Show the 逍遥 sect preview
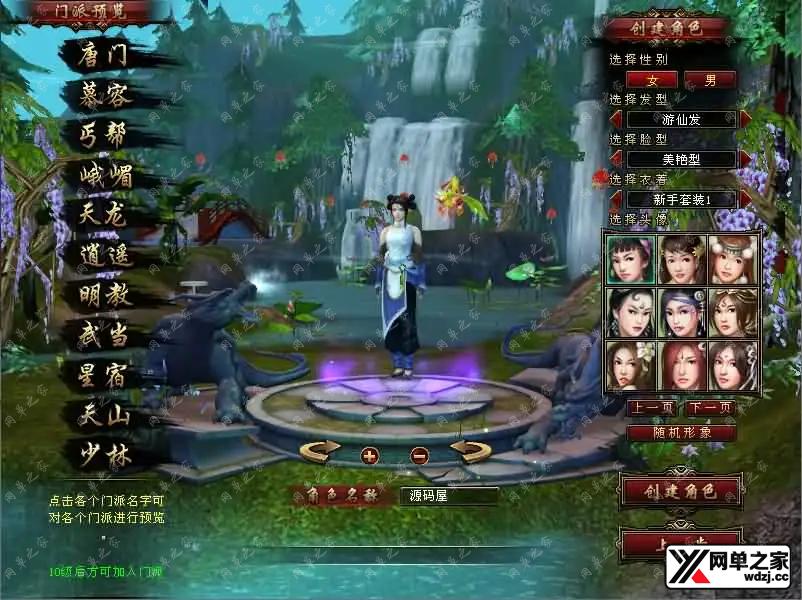This screenshot has width=802, height=600. [x=104, y=254]
